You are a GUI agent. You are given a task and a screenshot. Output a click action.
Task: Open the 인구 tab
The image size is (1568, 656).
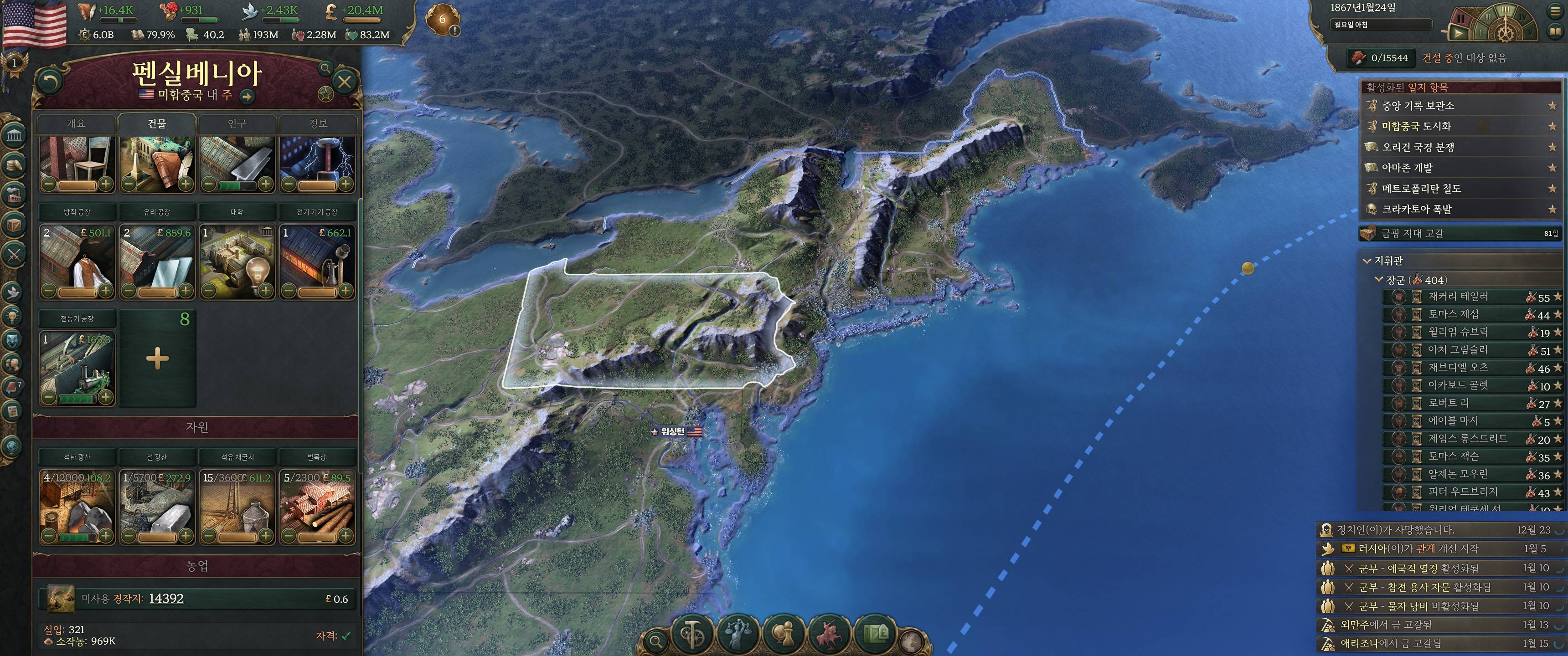click(x=237, y=123)
